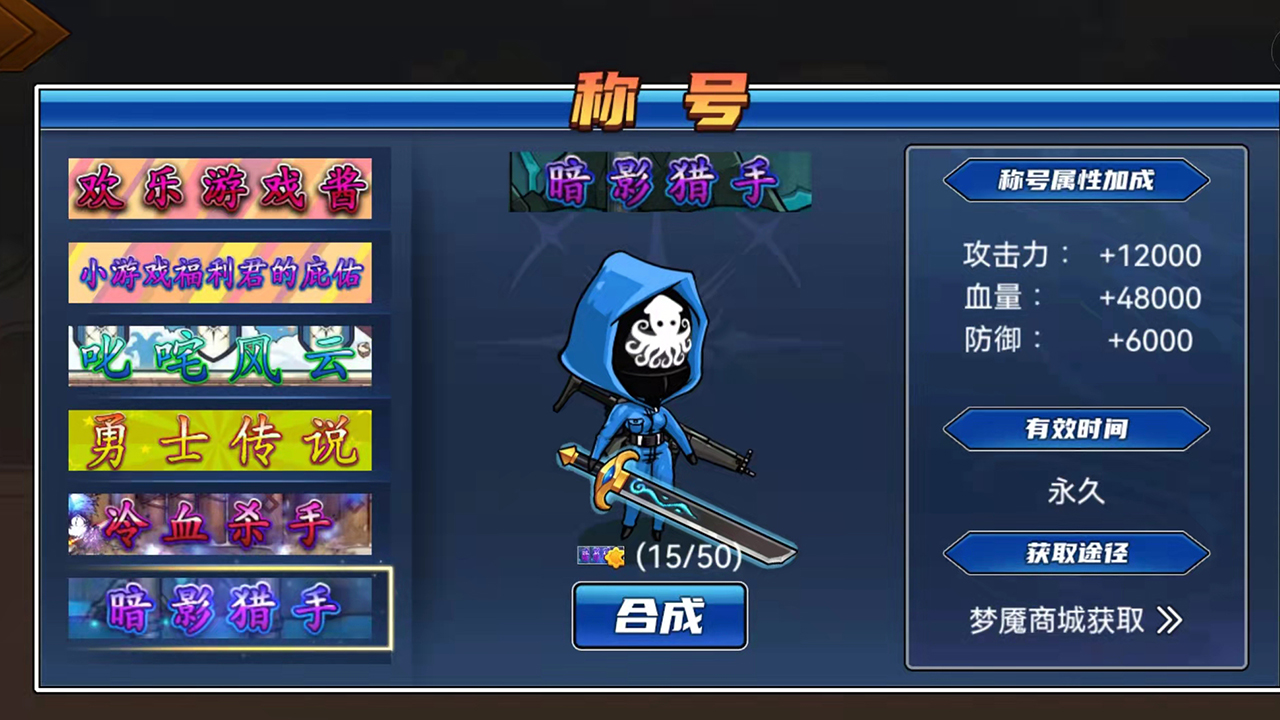Expand the 有效时间 section header
The image size is (1280, 720).
[x=1076, y=429]
